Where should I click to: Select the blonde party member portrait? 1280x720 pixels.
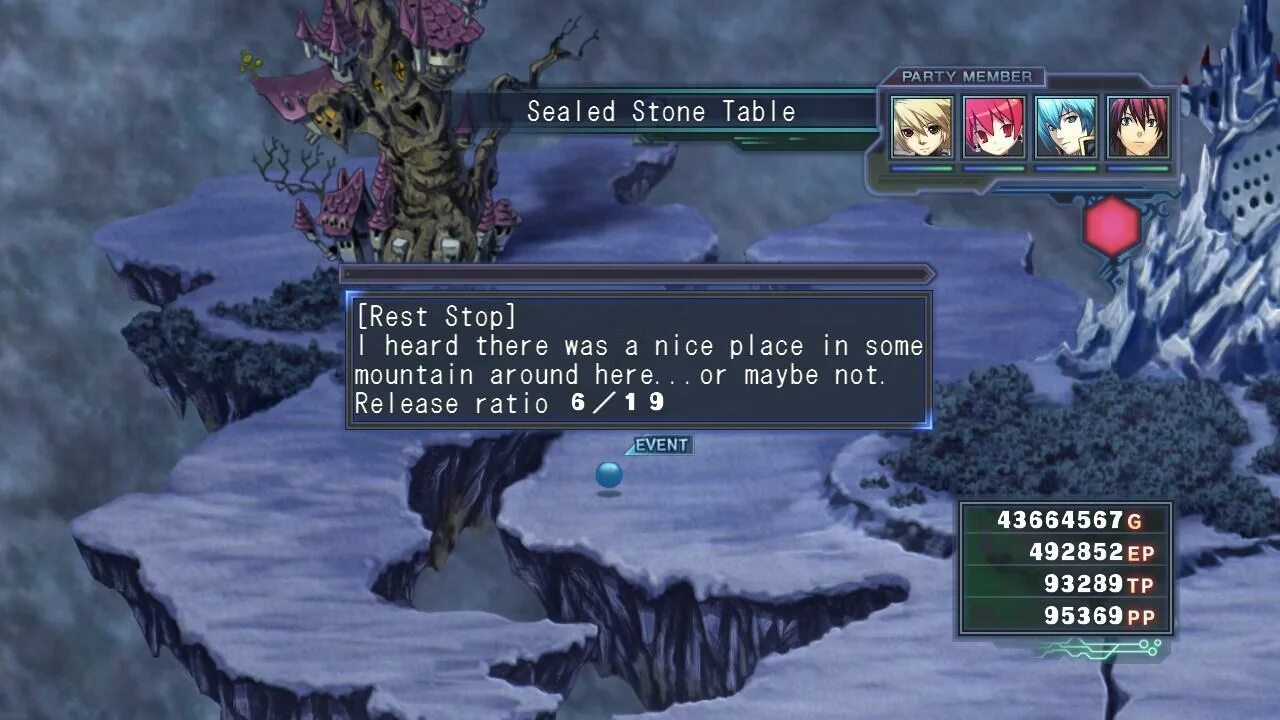(922, 127)
